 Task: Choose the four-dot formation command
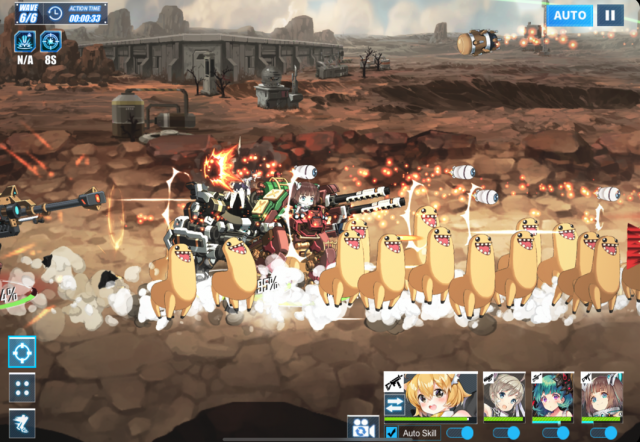click(x=22, y=387)
